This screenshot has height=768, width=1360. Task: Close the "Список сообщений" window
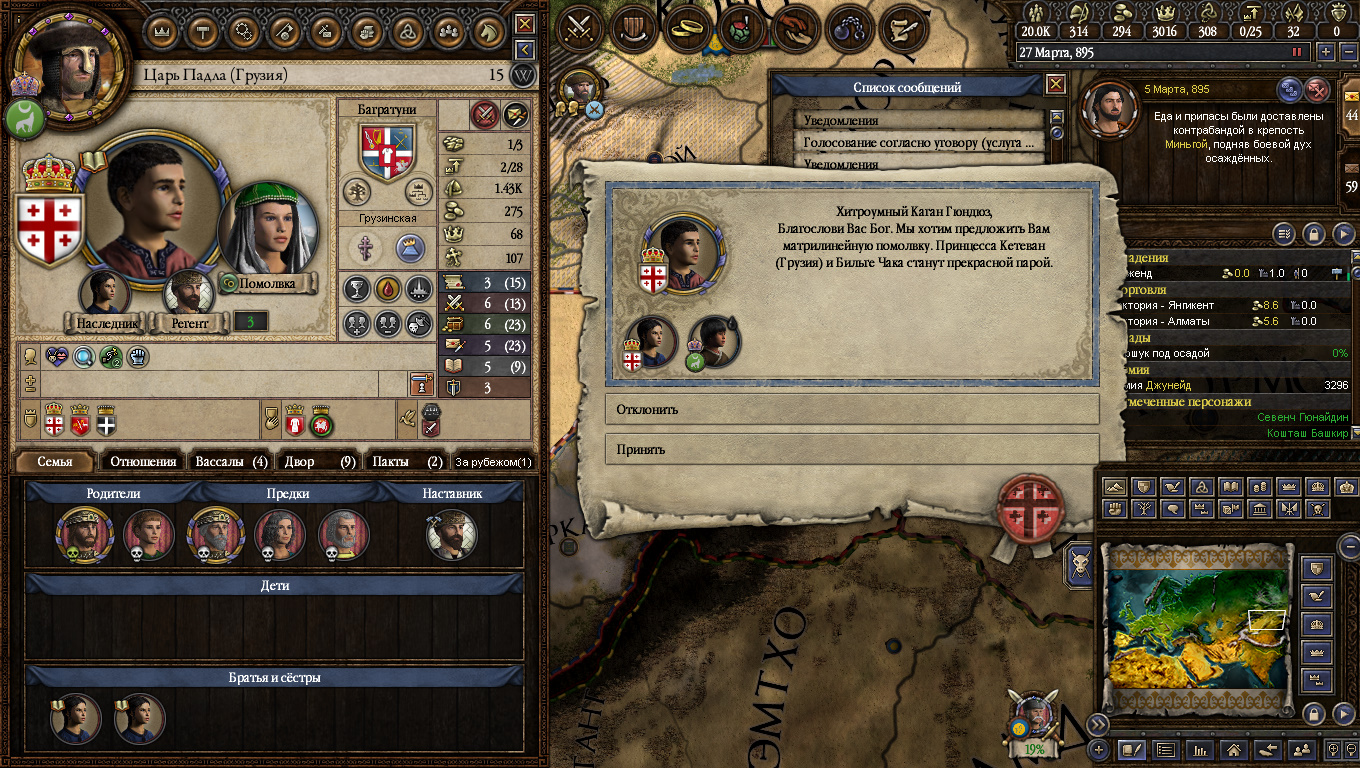[x=1055, y=85]
